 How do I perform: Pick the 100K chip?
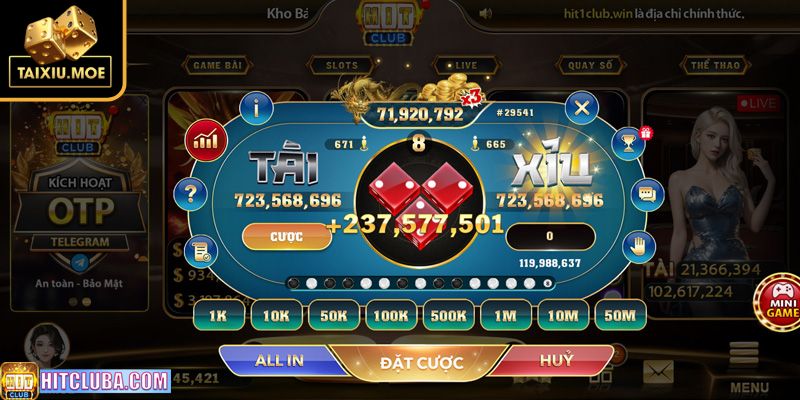point(391,315)
